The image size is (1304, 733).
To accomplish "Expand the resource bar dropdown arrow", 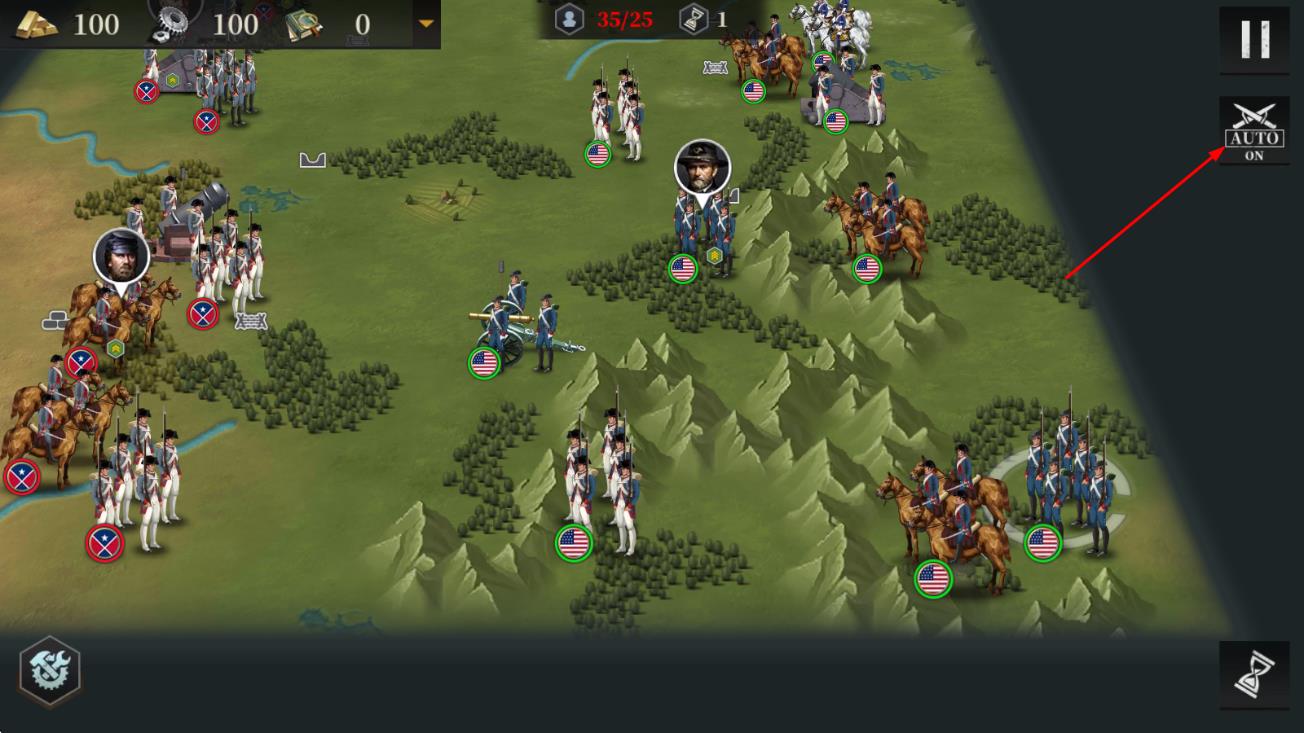I will point(426,23).
